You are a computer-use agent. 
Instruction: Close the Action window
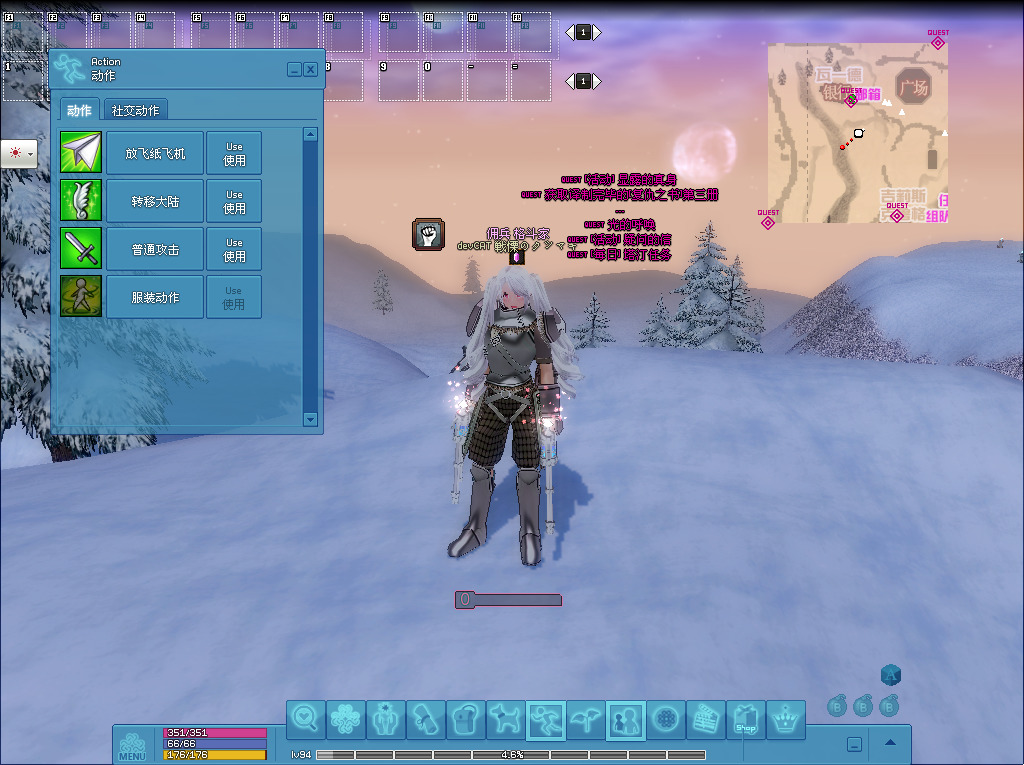311,70
